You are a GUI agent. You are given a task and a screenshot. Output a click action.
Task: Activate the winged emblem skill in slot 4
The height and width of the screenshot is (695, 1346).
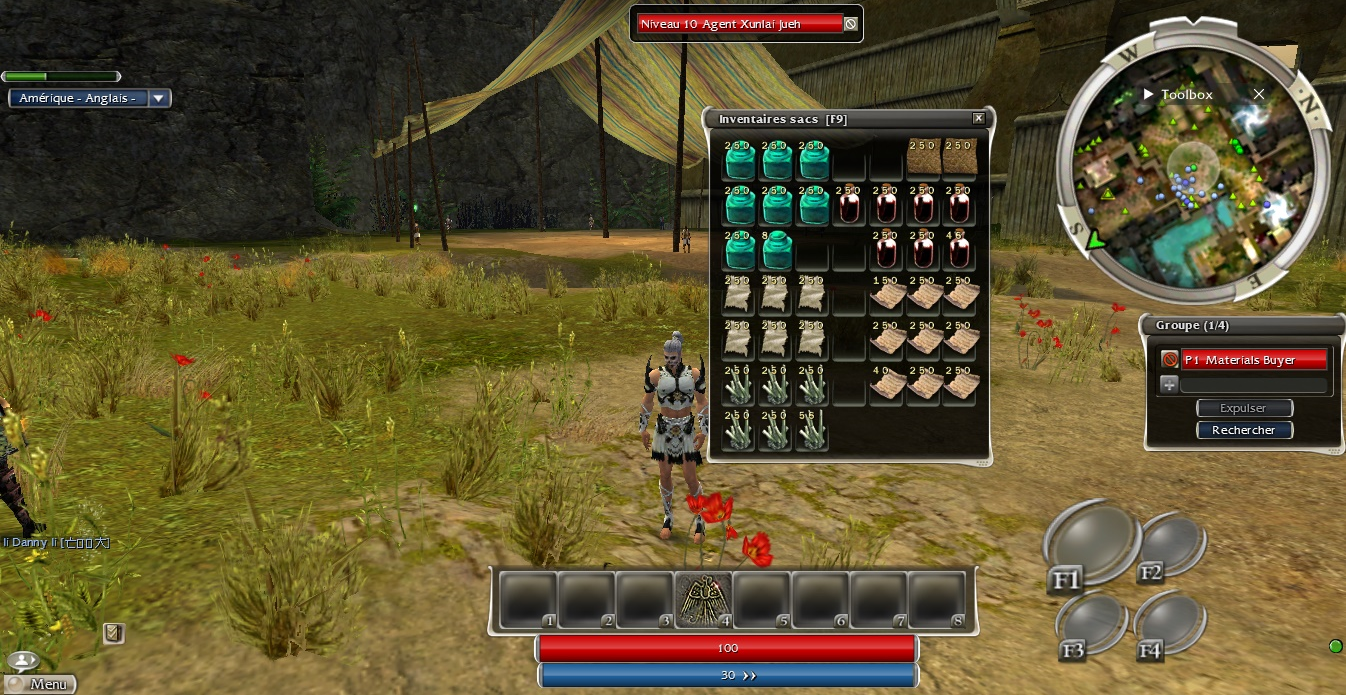[704, 601]
